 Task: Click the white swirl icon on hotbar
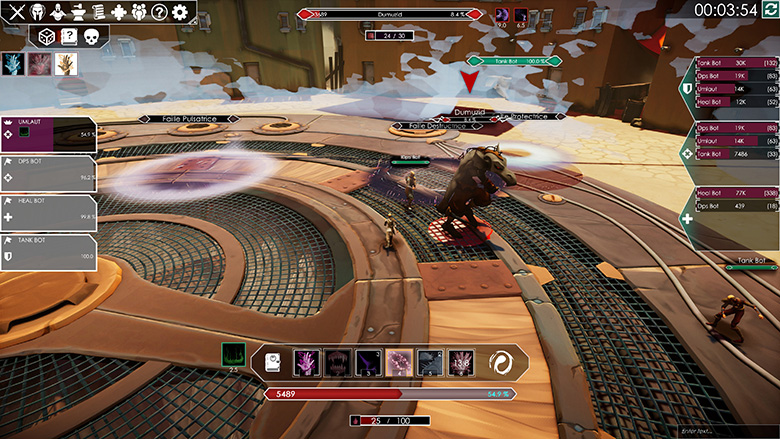tap(503, 363)
